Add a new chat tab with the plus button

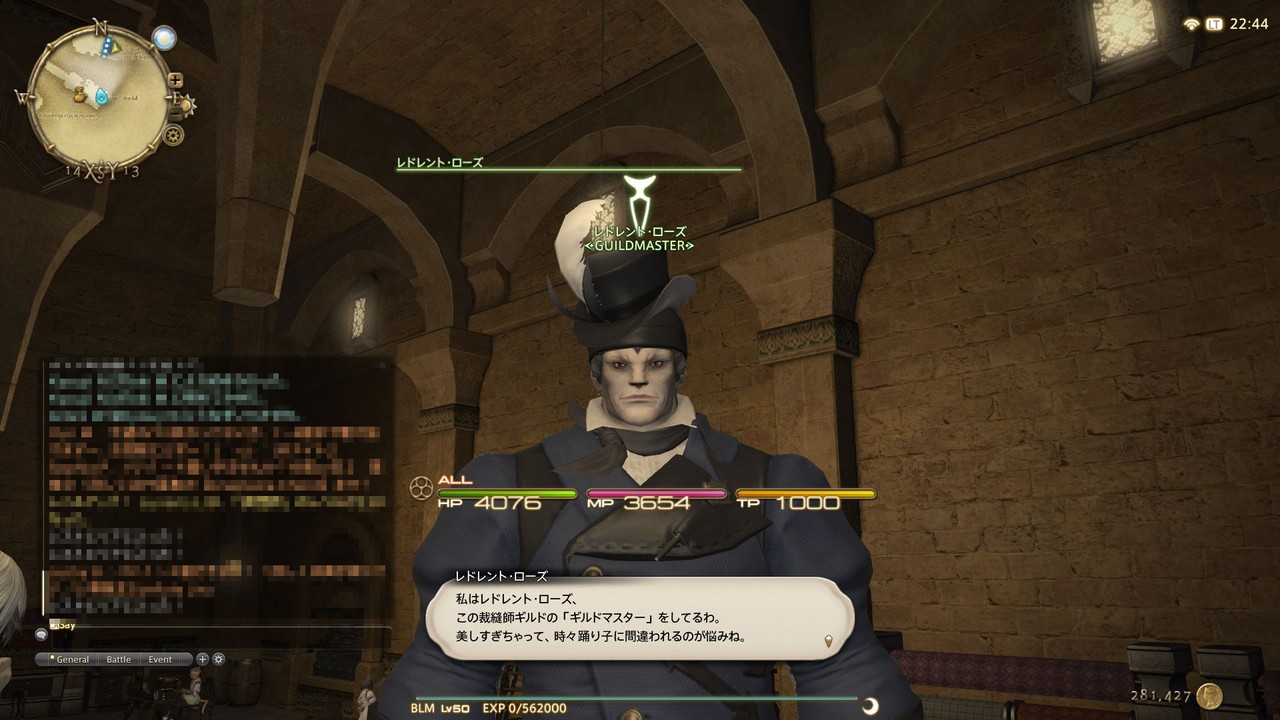pyautogui.click(x=202, y=659)
